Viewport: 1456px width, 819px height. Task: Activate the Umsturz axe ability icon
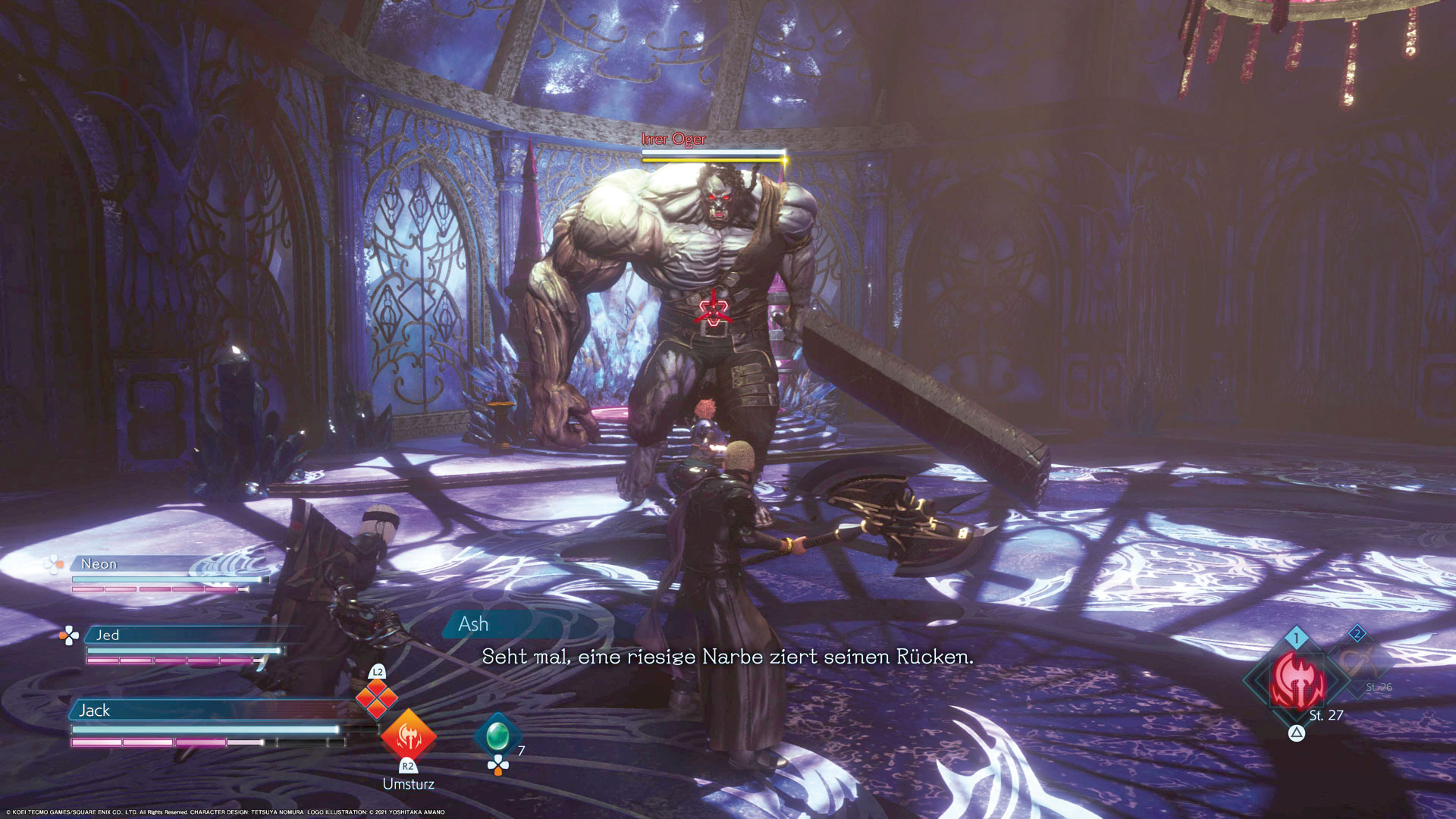pos(408,735)
